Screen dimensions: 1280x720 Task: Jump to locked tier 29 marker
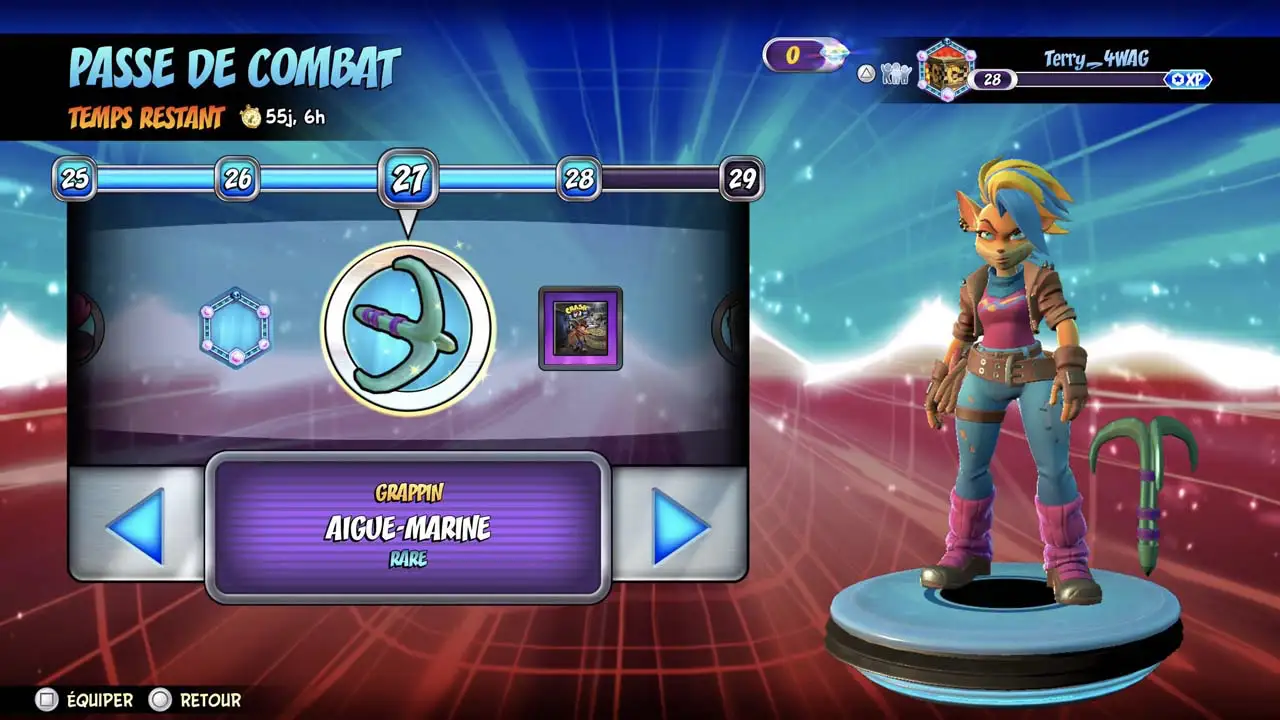click(742, 179)
